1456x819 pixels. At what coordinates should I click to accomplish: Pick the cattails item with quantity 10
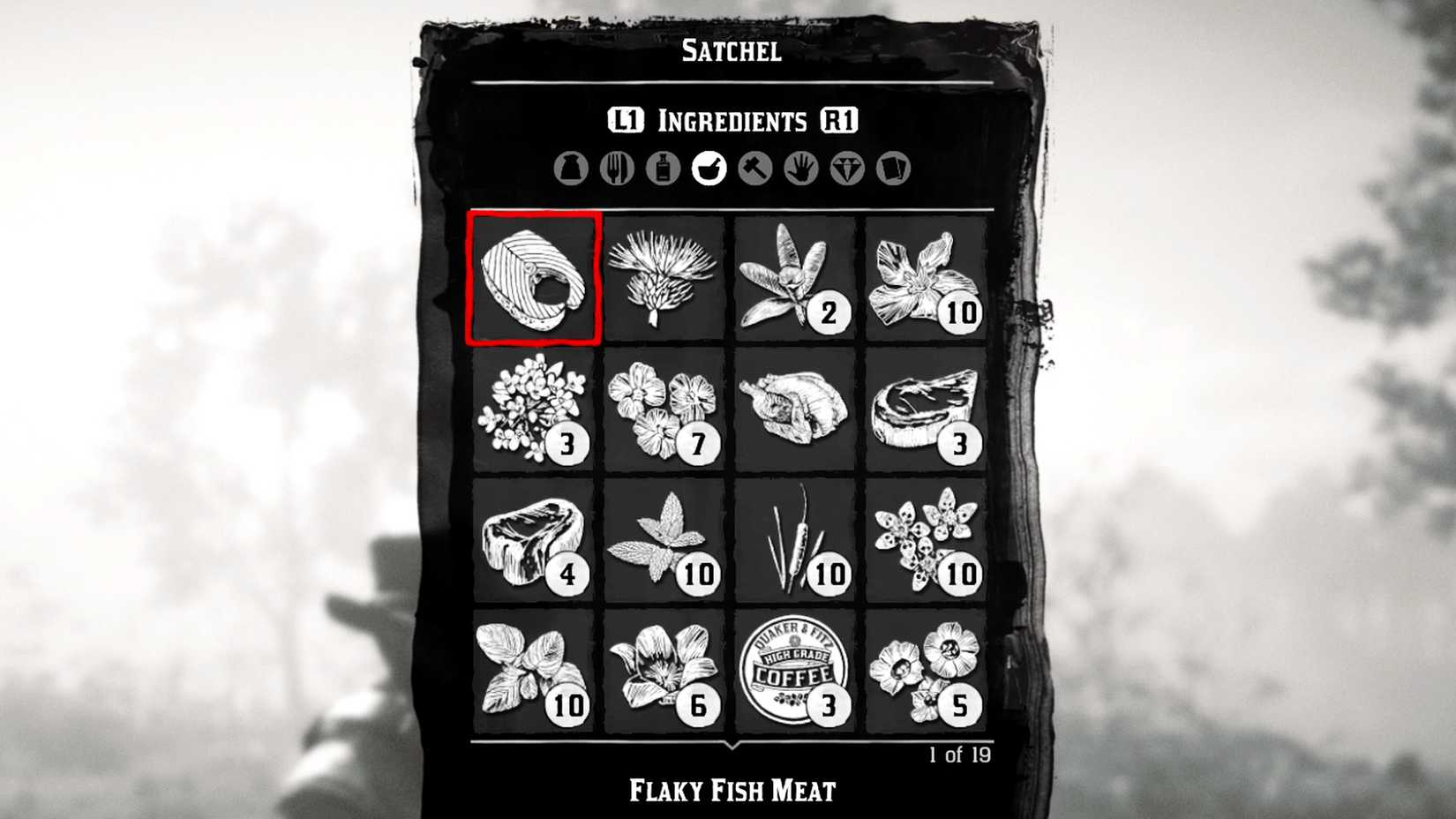(x=796, y=538)
